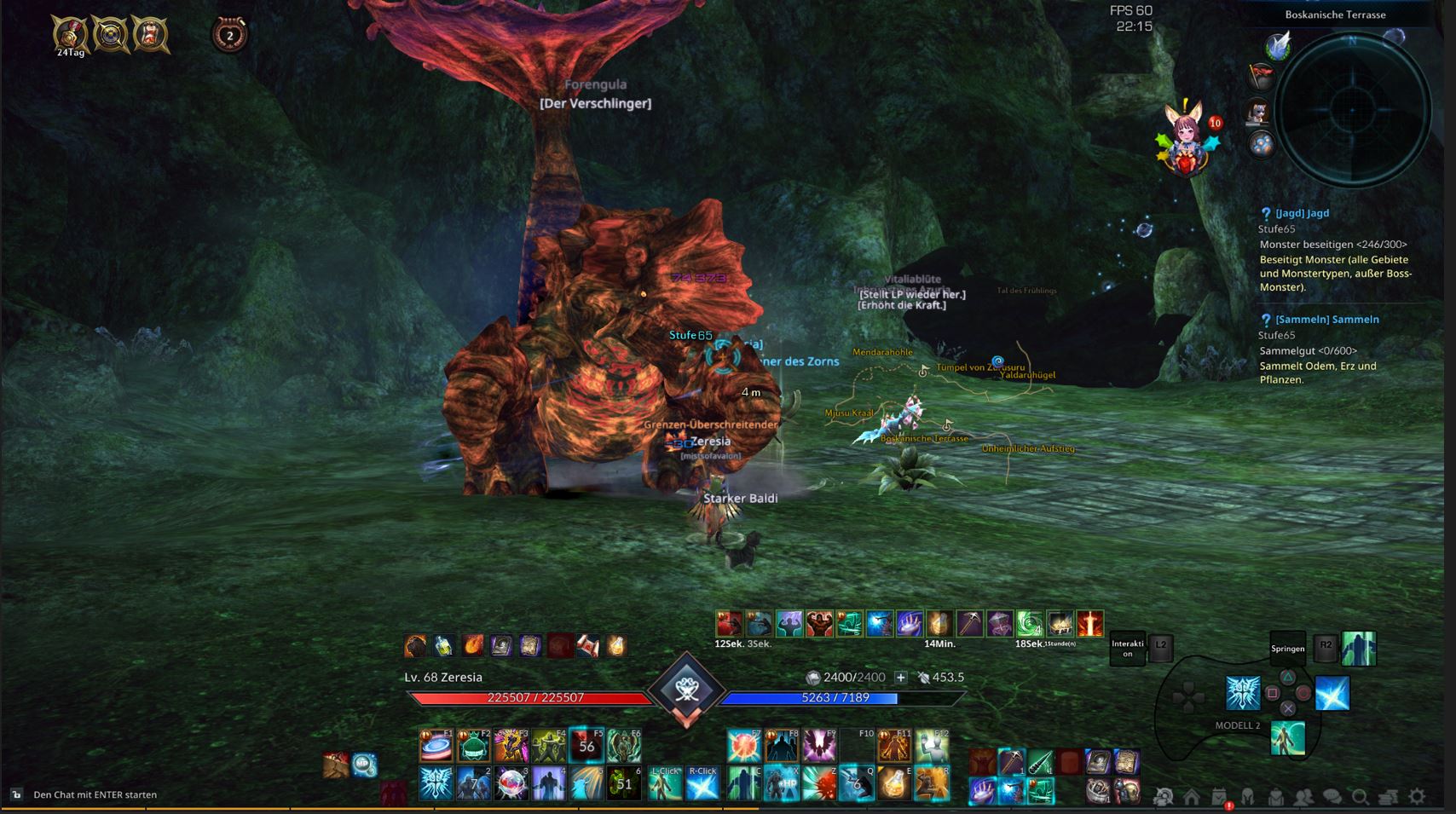Use the F2 green grinning mask skill
This screenshot has height=814, width=1456.
click(474, 746)
